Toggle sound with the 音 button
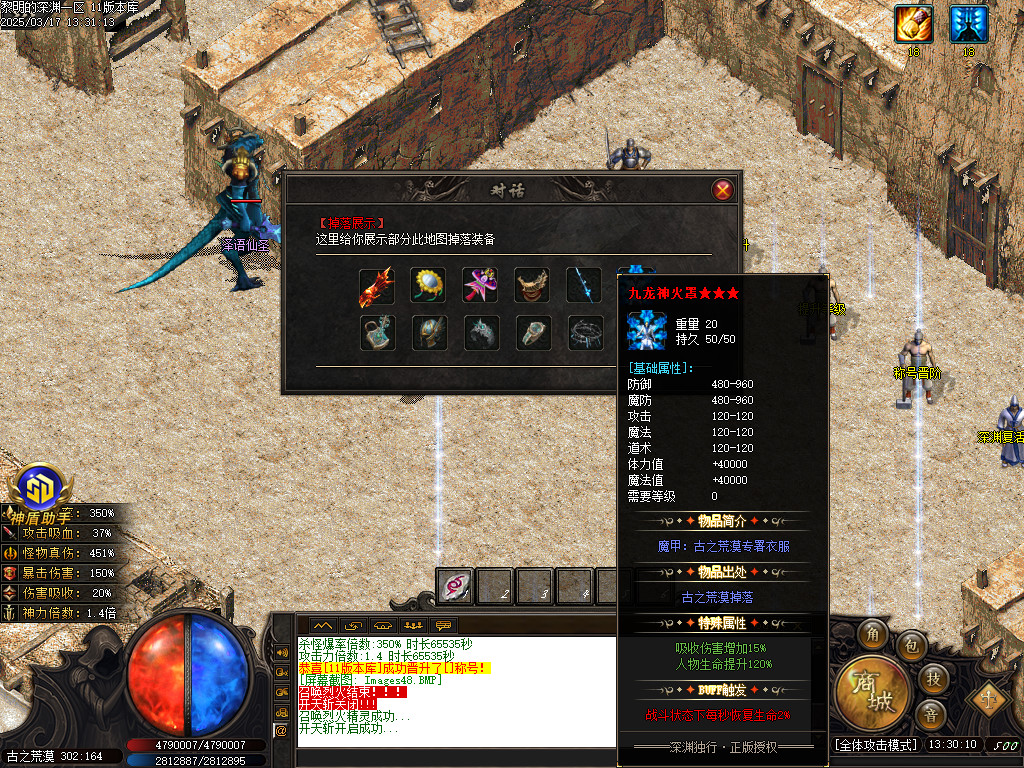The width and height of the screenshot is (1024, 768). pyautogui.click(x=930, y=714)
